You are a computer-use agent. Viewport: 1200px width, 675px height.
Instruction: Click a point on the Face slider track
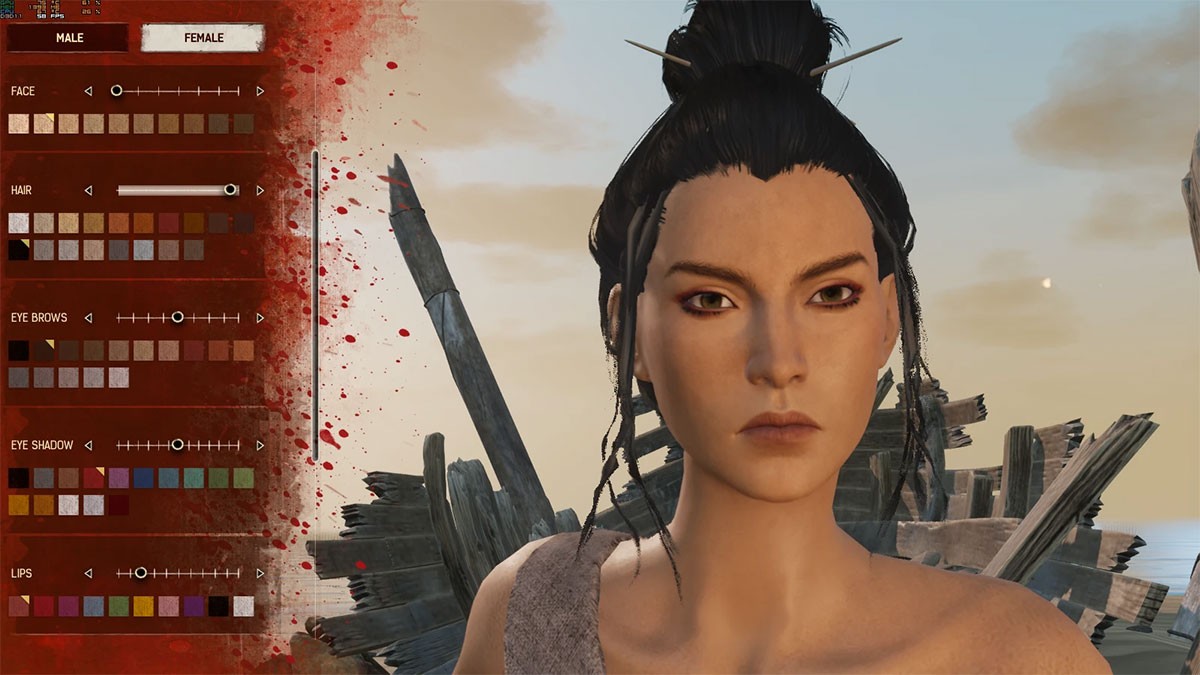(180, 91)
